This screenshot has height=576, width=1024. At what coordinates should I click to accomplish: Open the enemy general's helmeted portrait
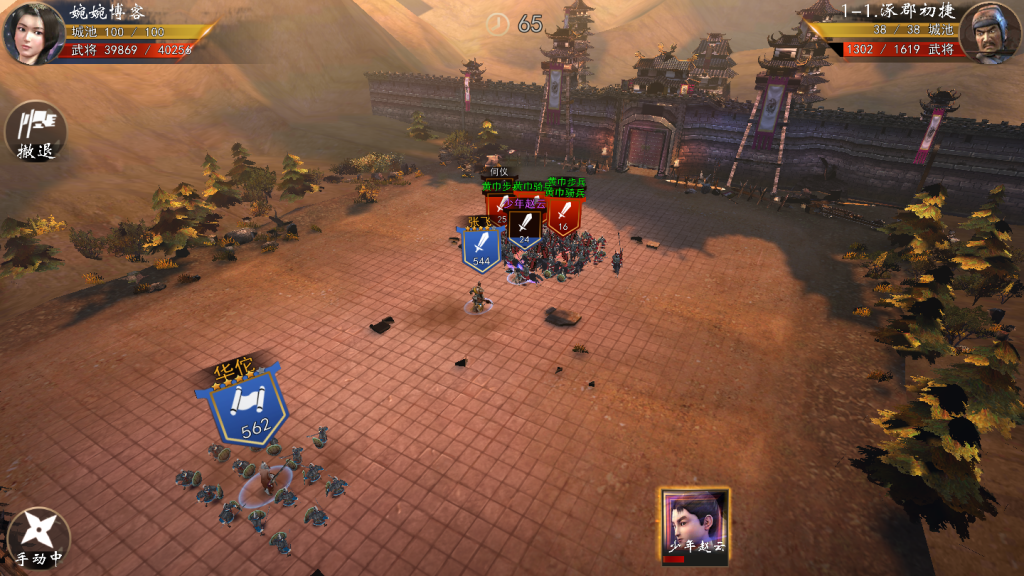click(989, 34)
